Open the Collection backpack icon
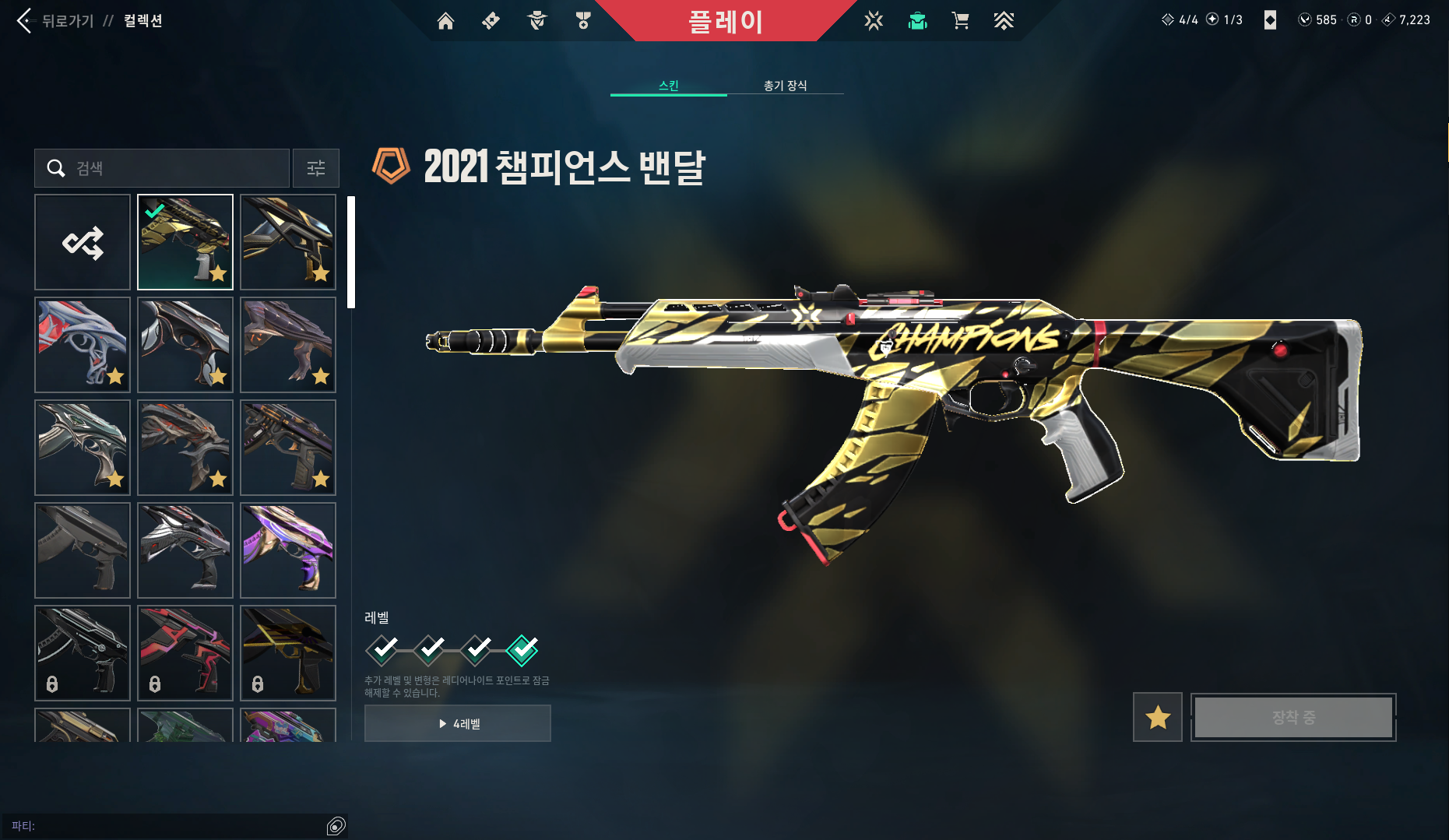1449x840 pixels. click(x=917, y=21)
